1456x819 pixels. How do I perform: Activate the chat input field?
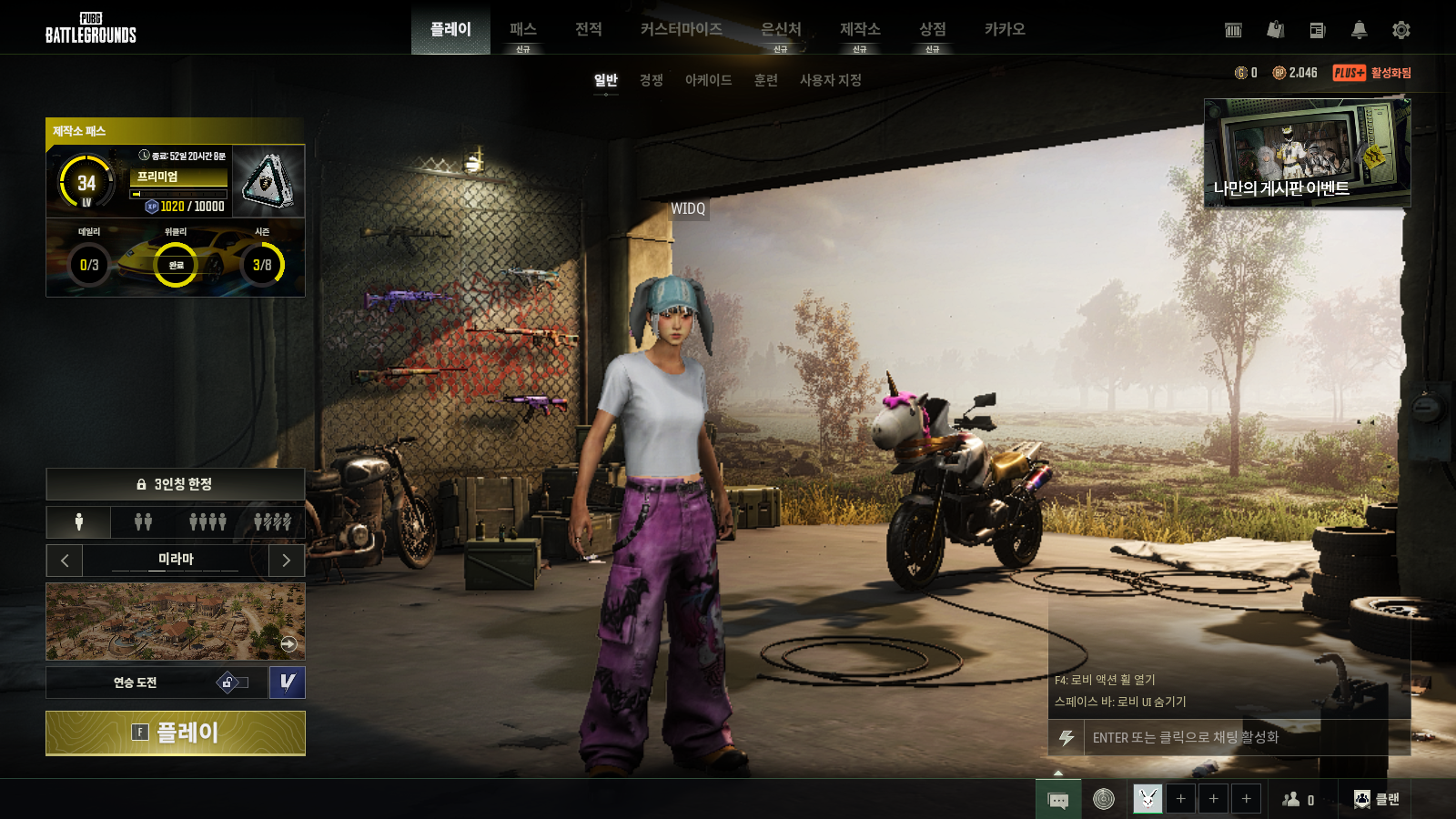tap(1238, 737)
